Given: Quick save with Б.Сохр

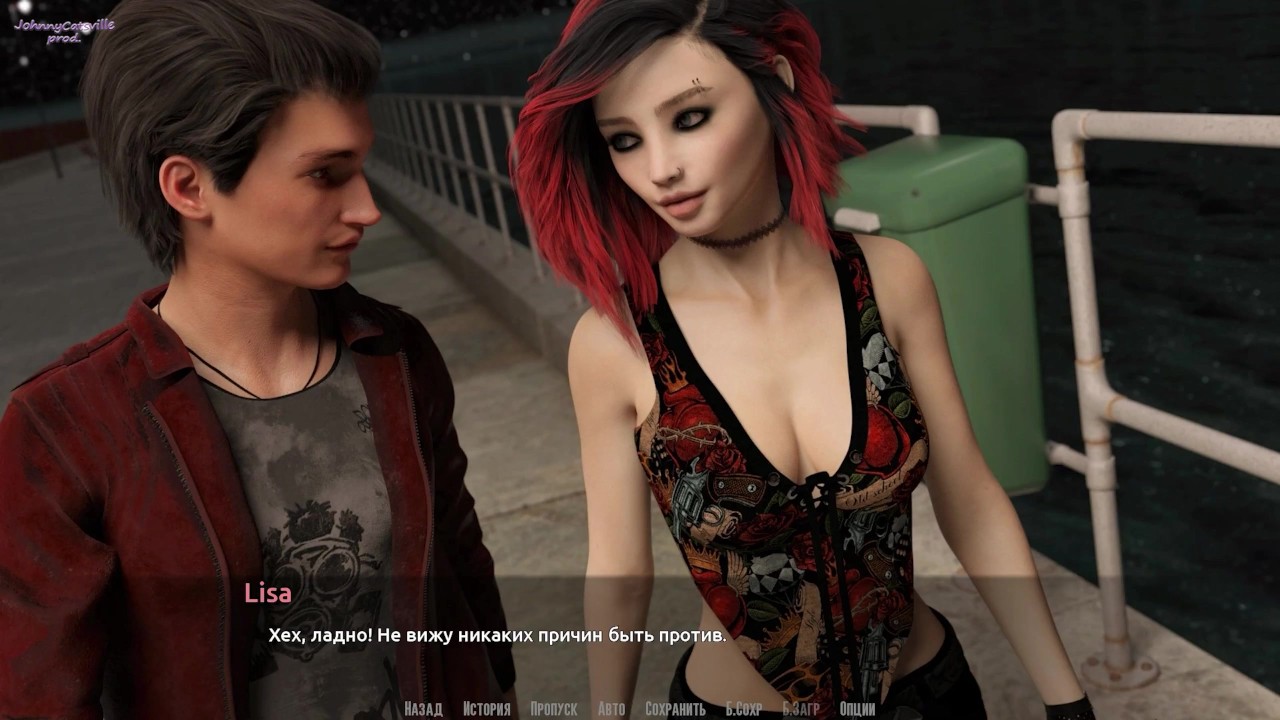Looking at the screenshot, I should pos(743,709).
